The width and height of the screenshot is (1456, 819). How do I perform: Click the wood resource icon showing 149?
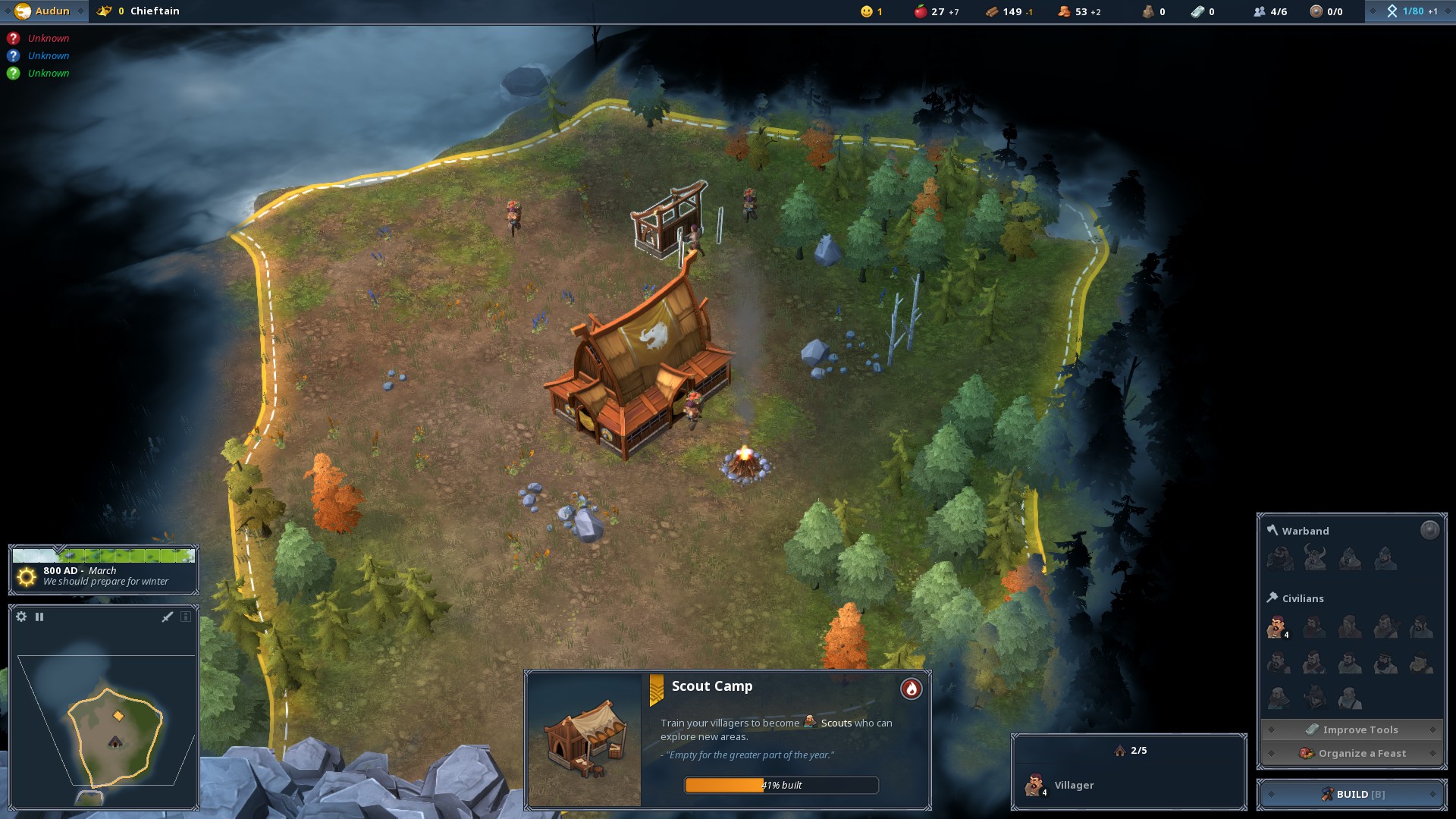click(993, 11)
